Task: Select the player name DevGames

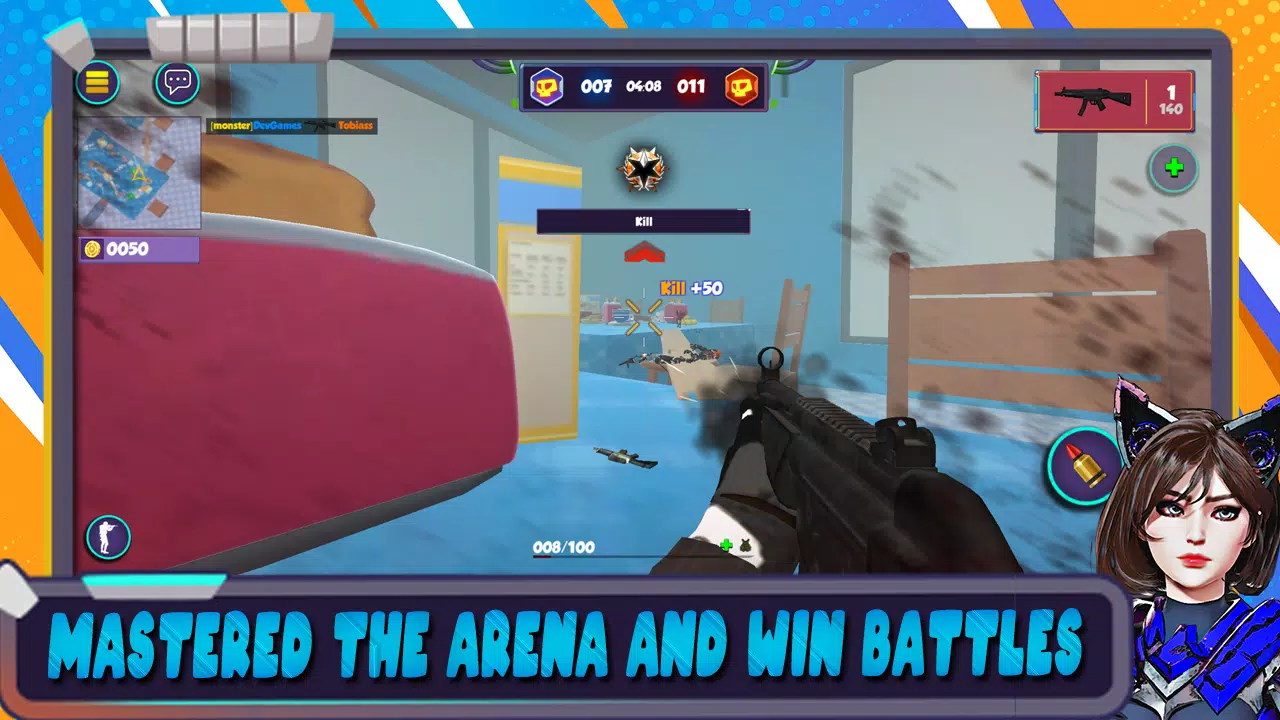Action: click(x=275, y=127)
